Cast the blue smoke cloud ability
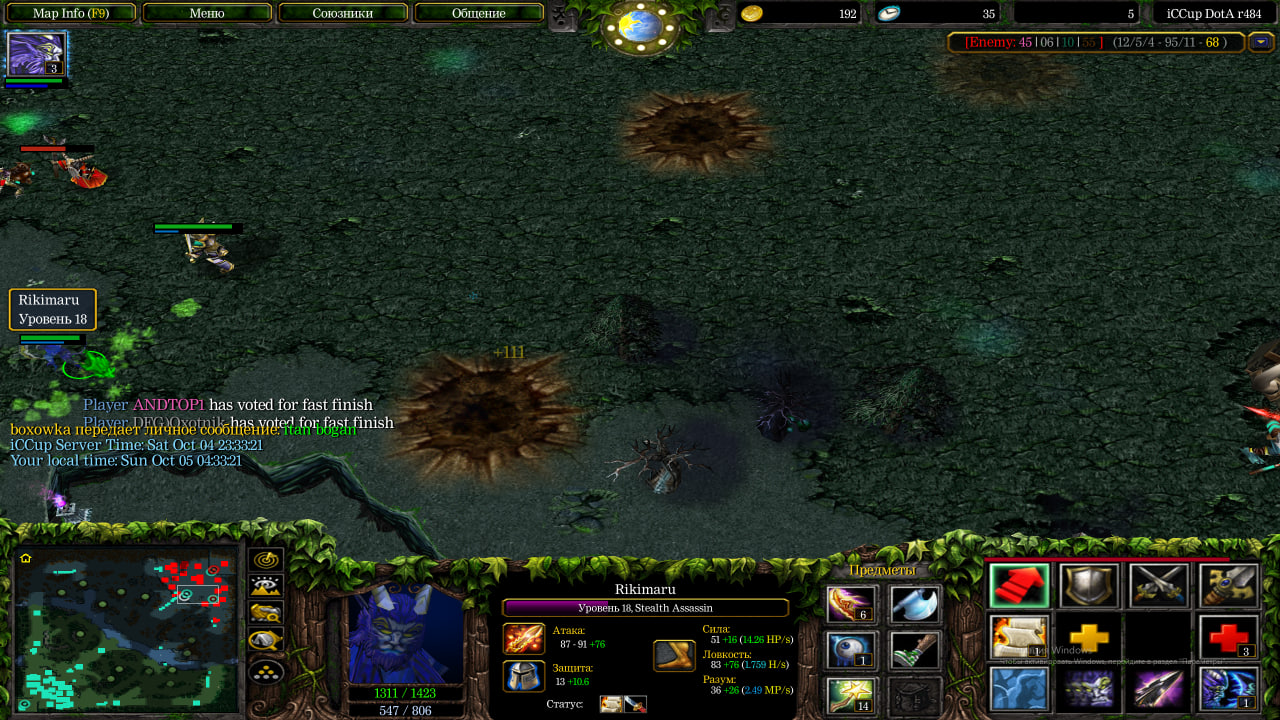Viewport: 1280px width, 720px height. (x=1019, y=689)
